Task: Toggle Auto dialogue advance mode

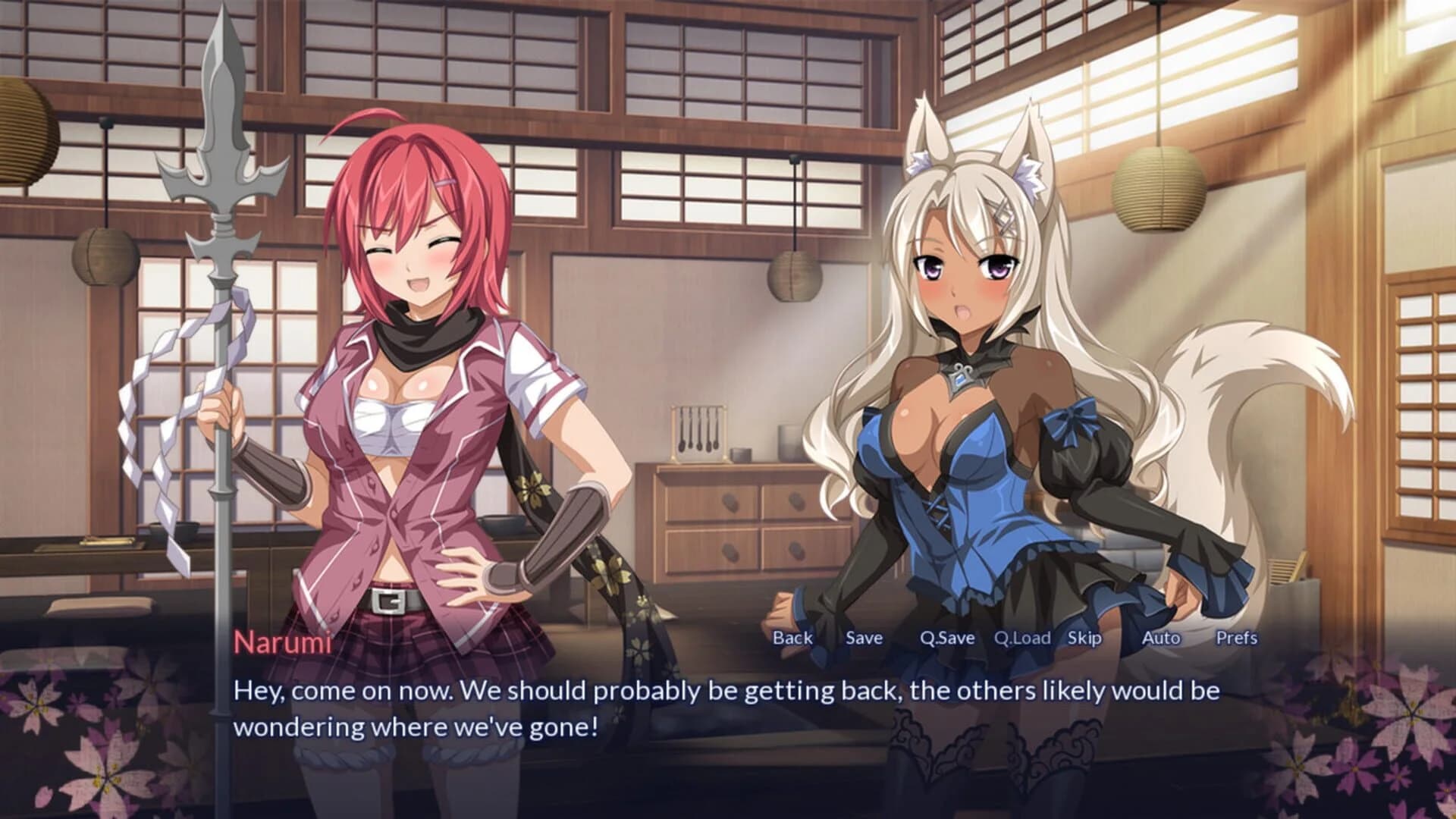Action: pyautogui.click(x=1161, y=639)
